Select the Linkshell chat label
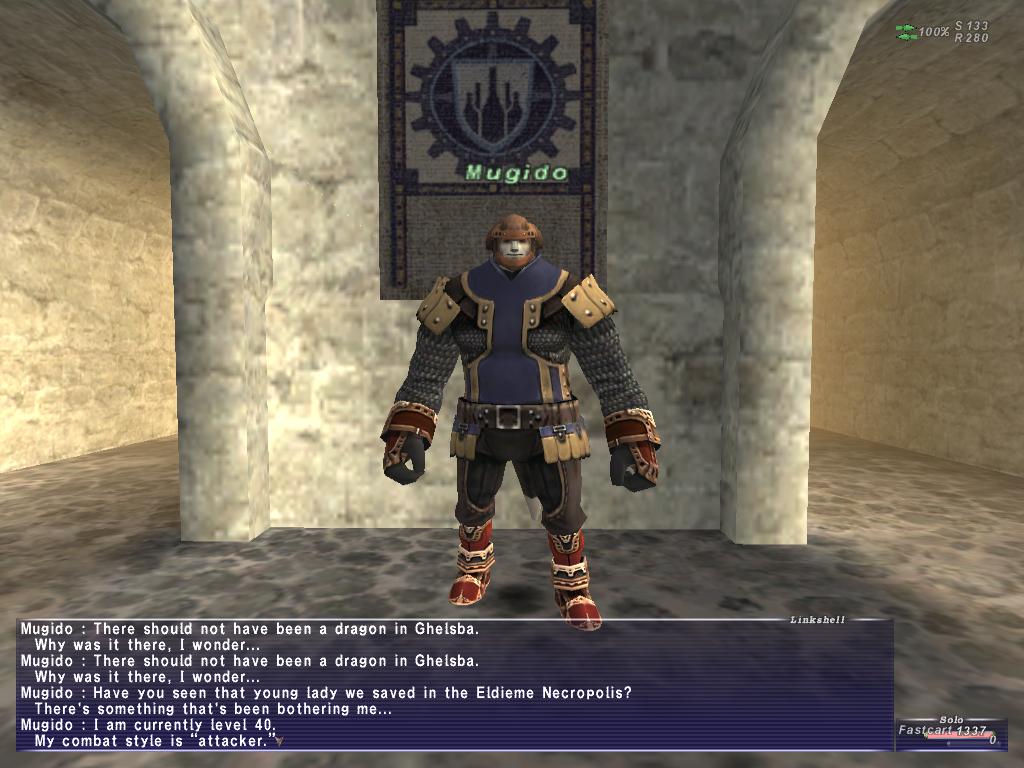Viewport: 1024px width, 768px height. [818, 620]
